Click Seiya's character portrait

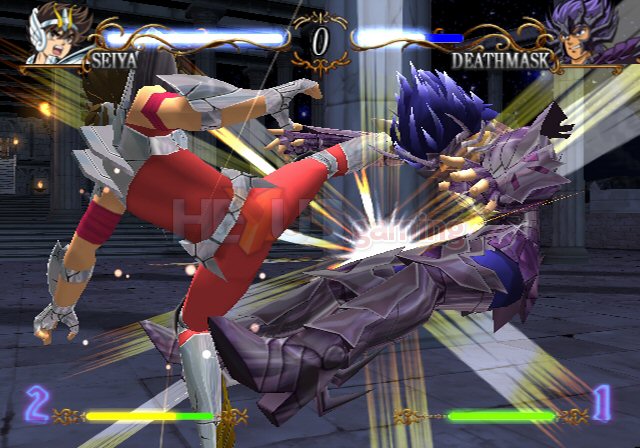tap(56, 33)
